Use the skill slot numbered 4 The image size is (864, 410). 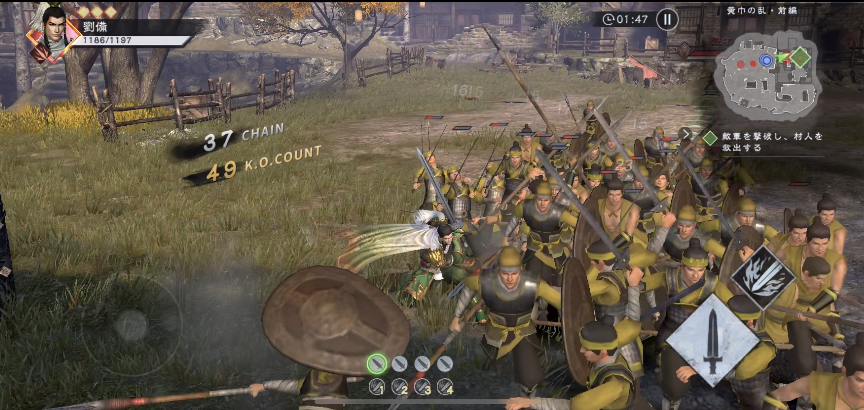pyautogui.click(x=445, y=387)
